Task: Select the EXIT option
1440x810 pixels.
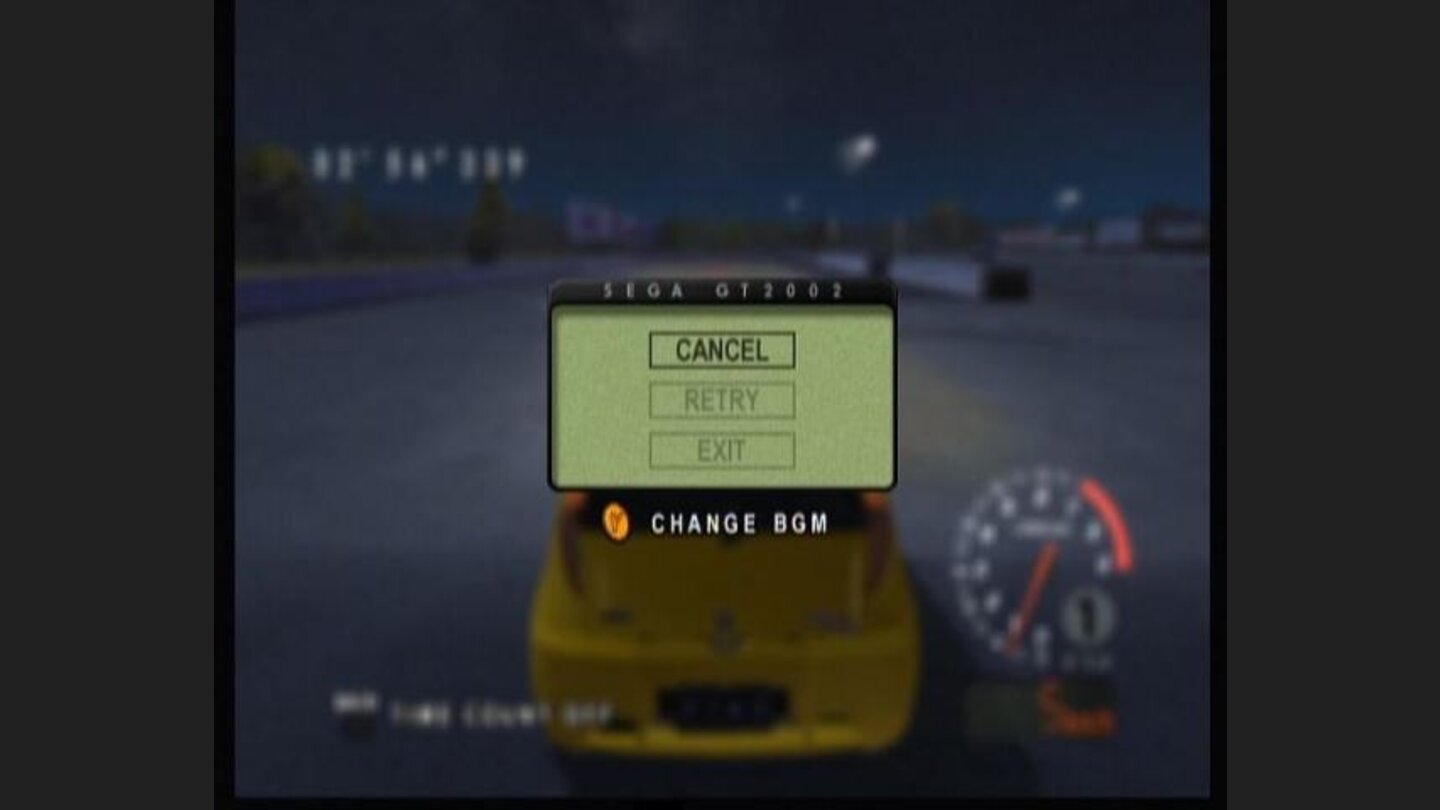Action: pyautogui.click(x=722, y=449)
